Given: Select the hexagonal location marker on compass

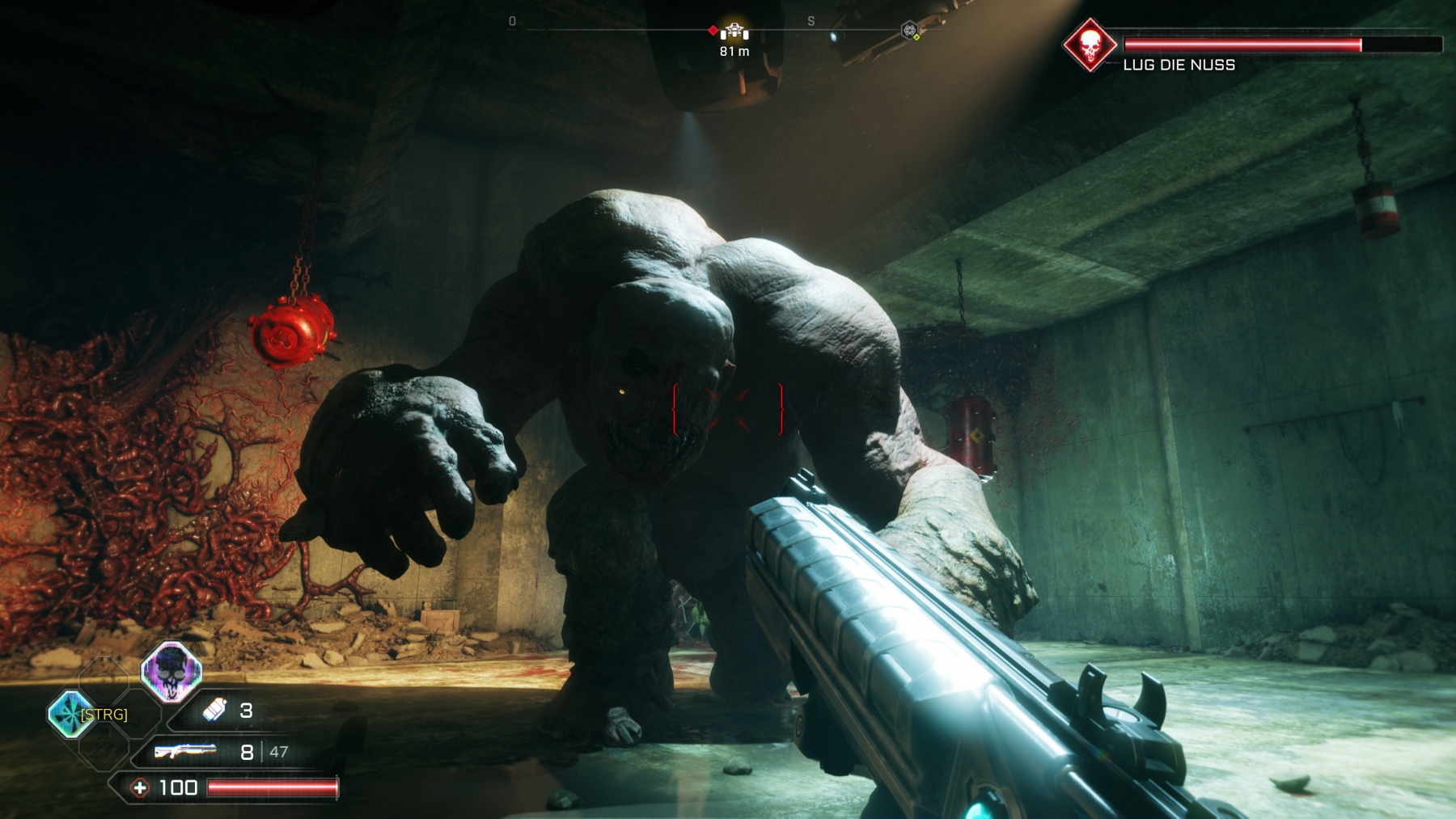Looking at the screenshot, I should coord(910,31).
